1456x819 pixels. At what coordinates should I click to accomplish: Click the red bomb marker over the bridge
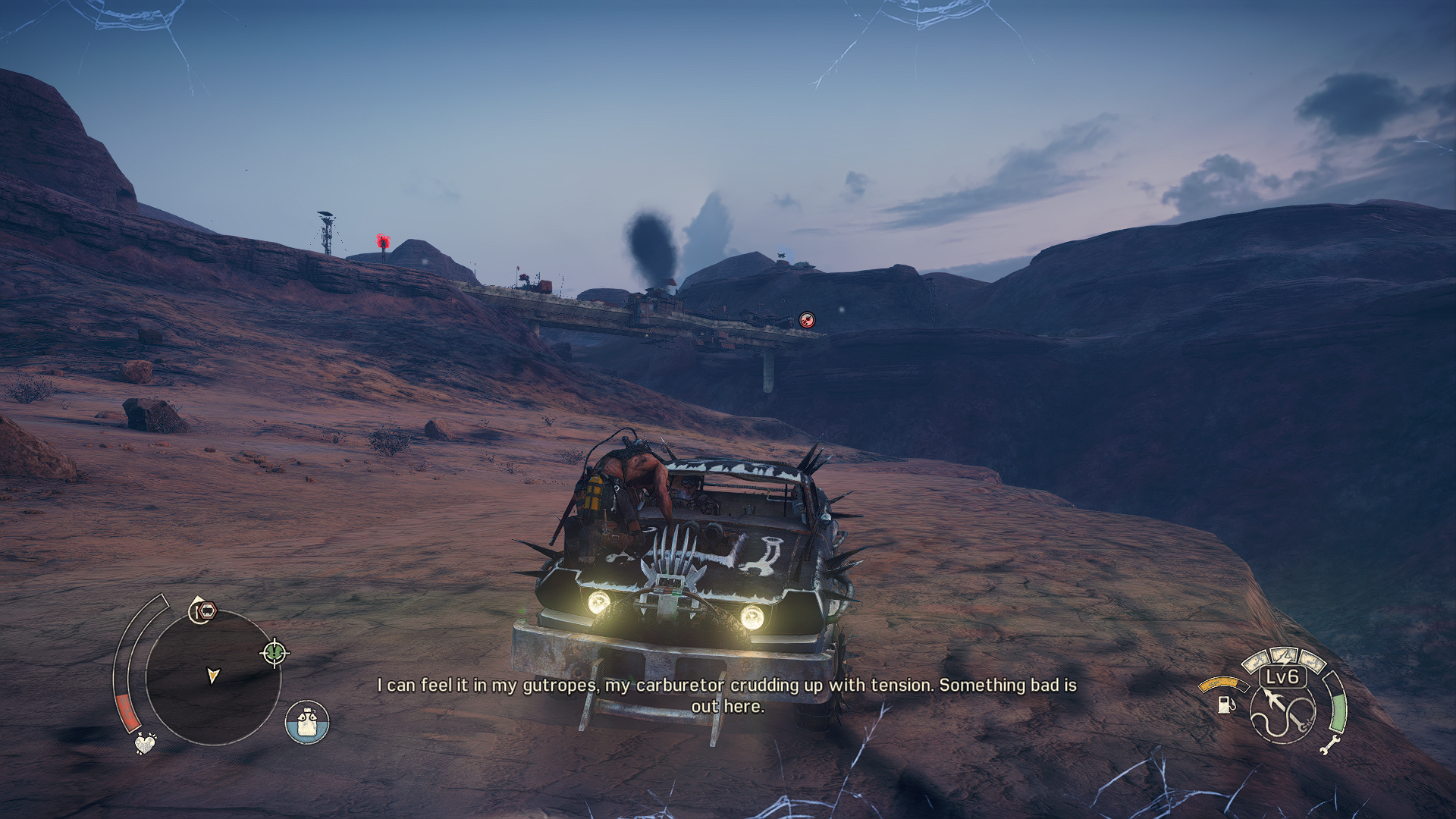807,320
